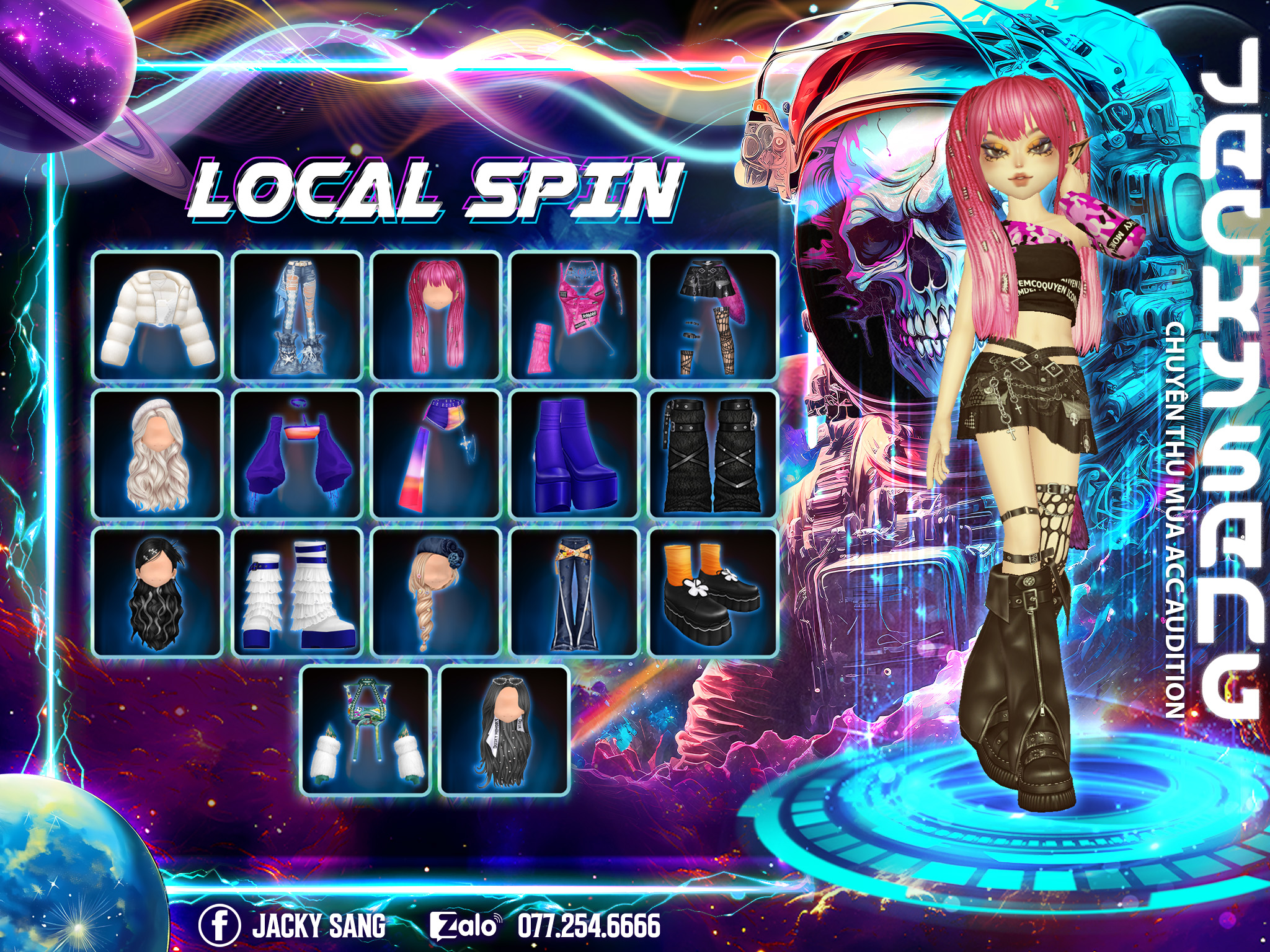Click the Zalo contact logo
The height and width of the screenshot is (952, 1270).
point(465,925)
